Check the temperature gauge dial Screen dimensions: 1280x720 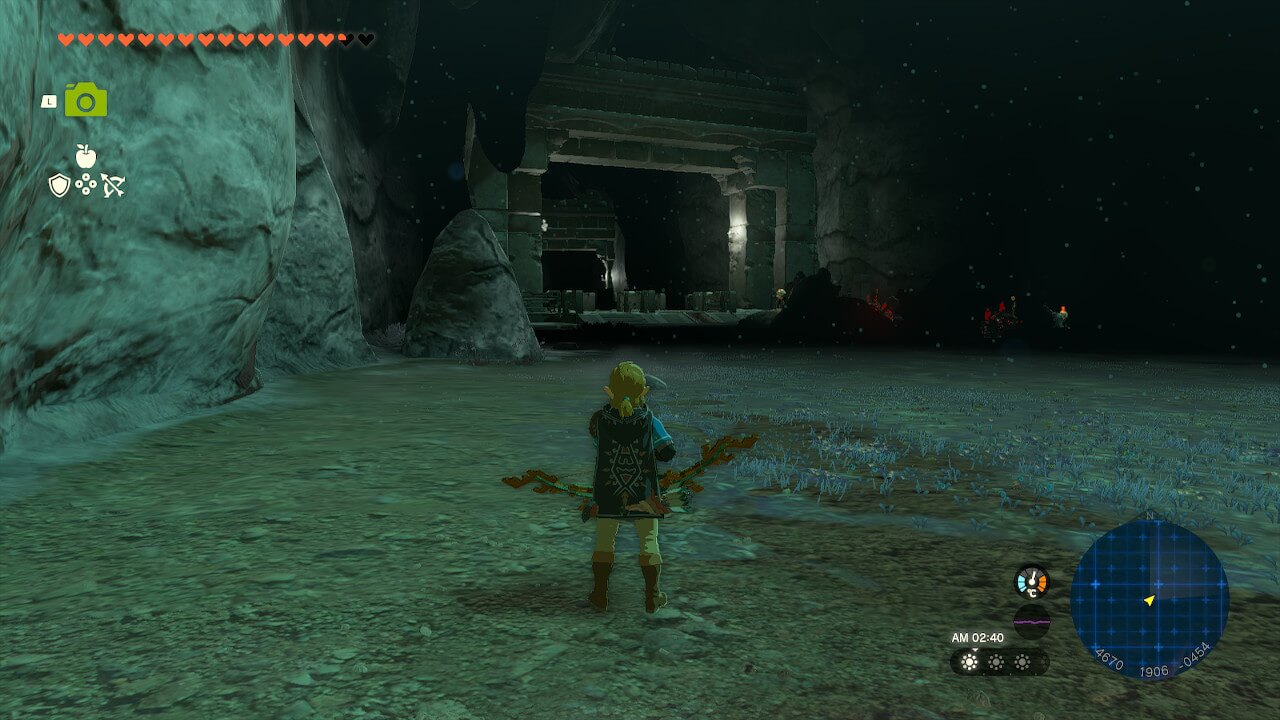1031,581
